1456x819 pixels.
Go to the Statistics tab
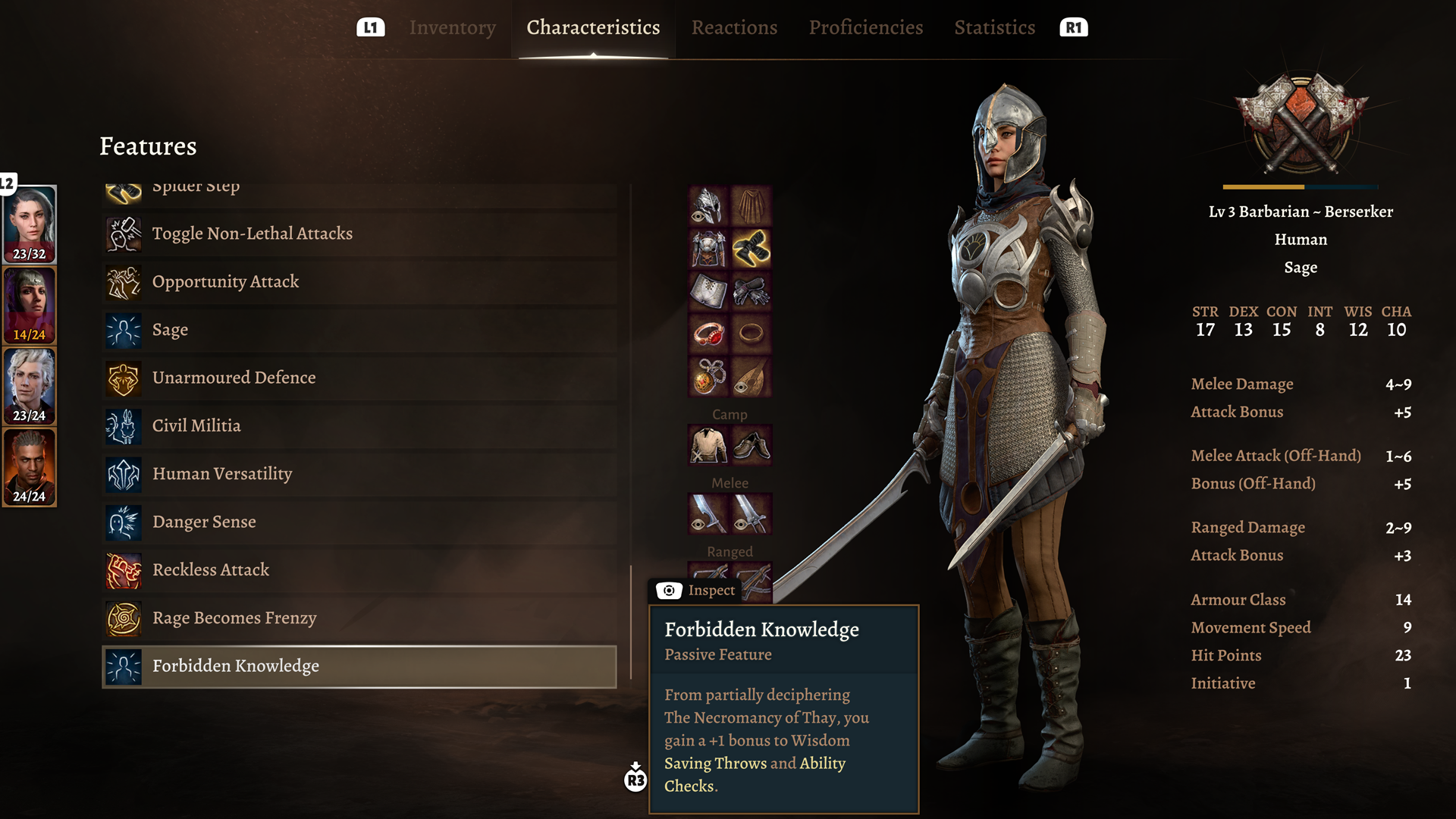[x=994, y=28]
